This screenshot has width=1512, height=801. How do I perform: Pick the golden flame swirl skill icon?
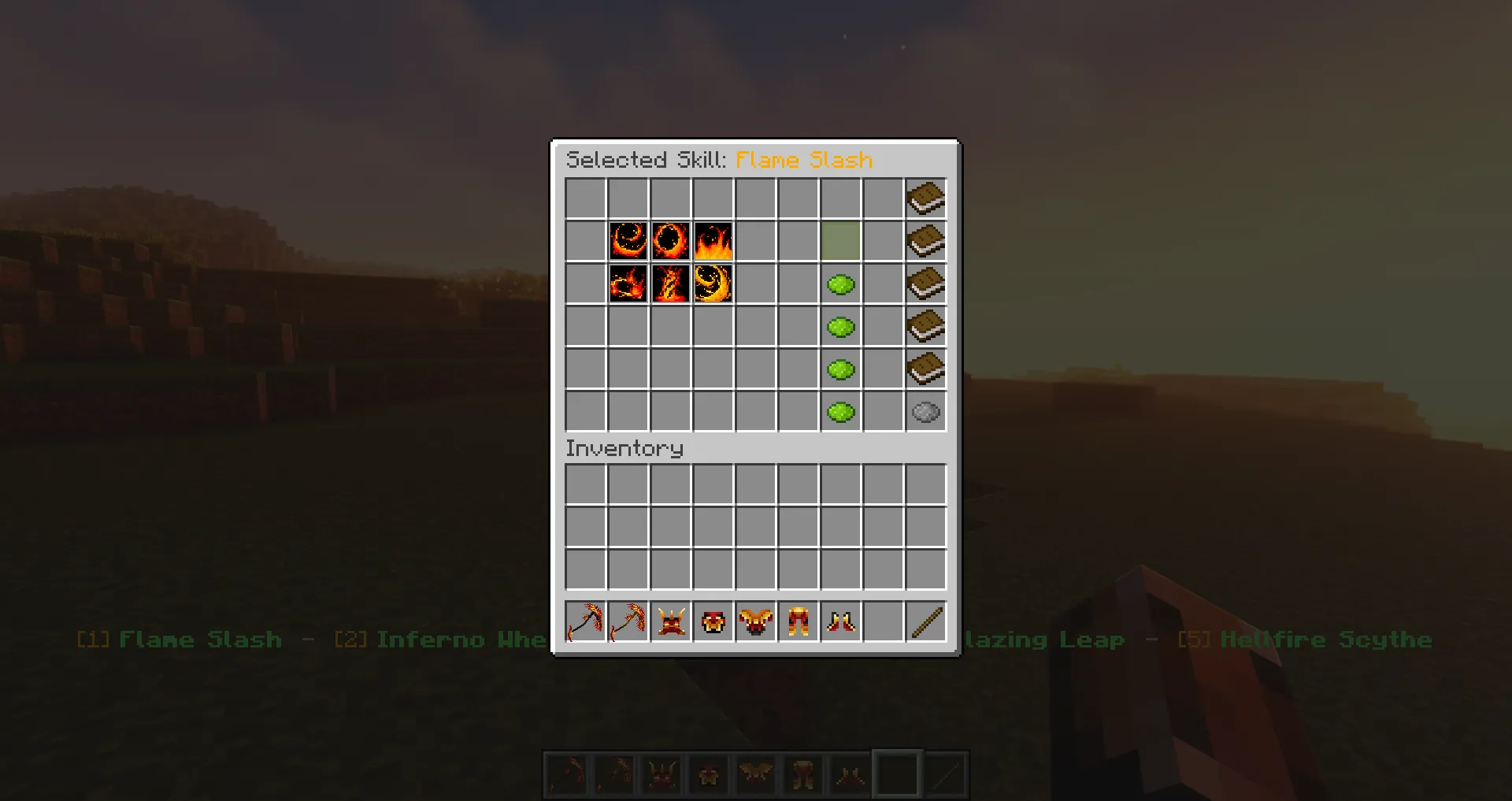point(713,284)
